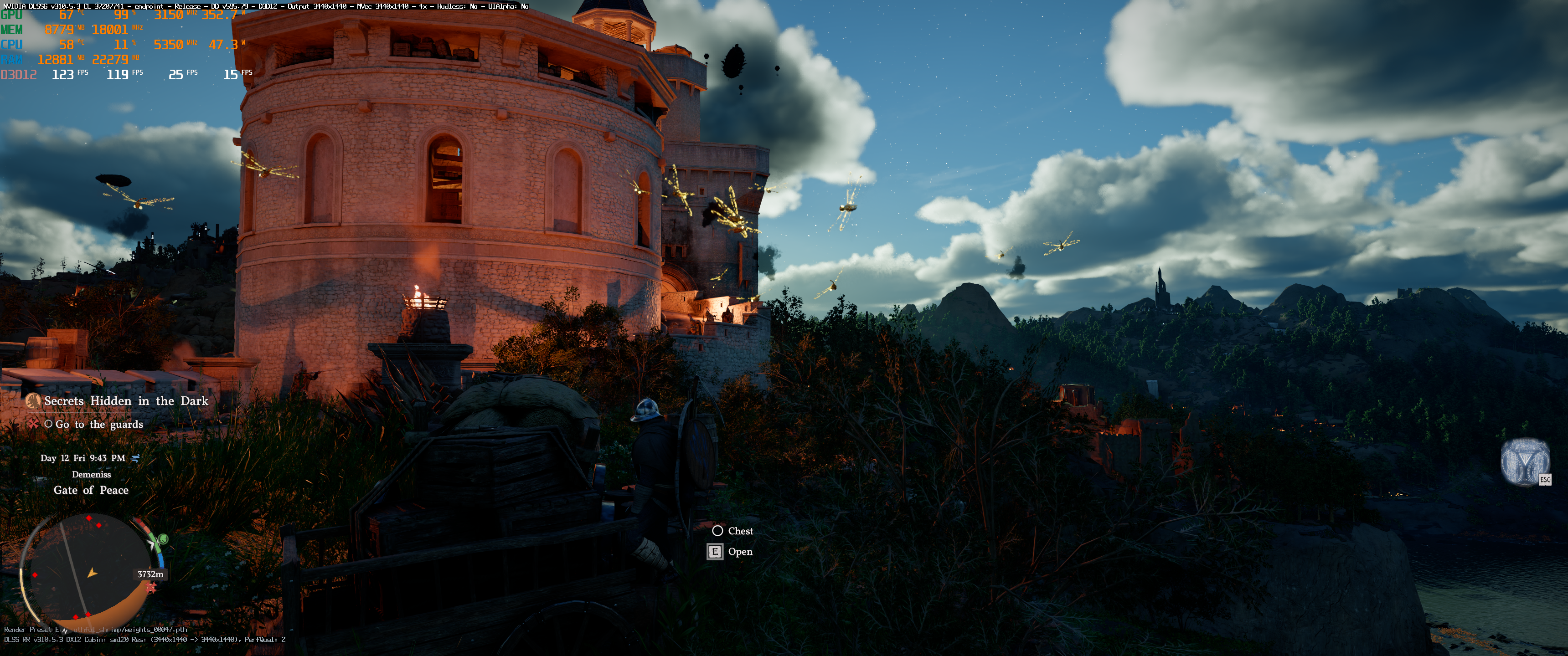Select the Go to the guards objective
The height and width of the screenshot is (656, 1568).
[98, 424]
